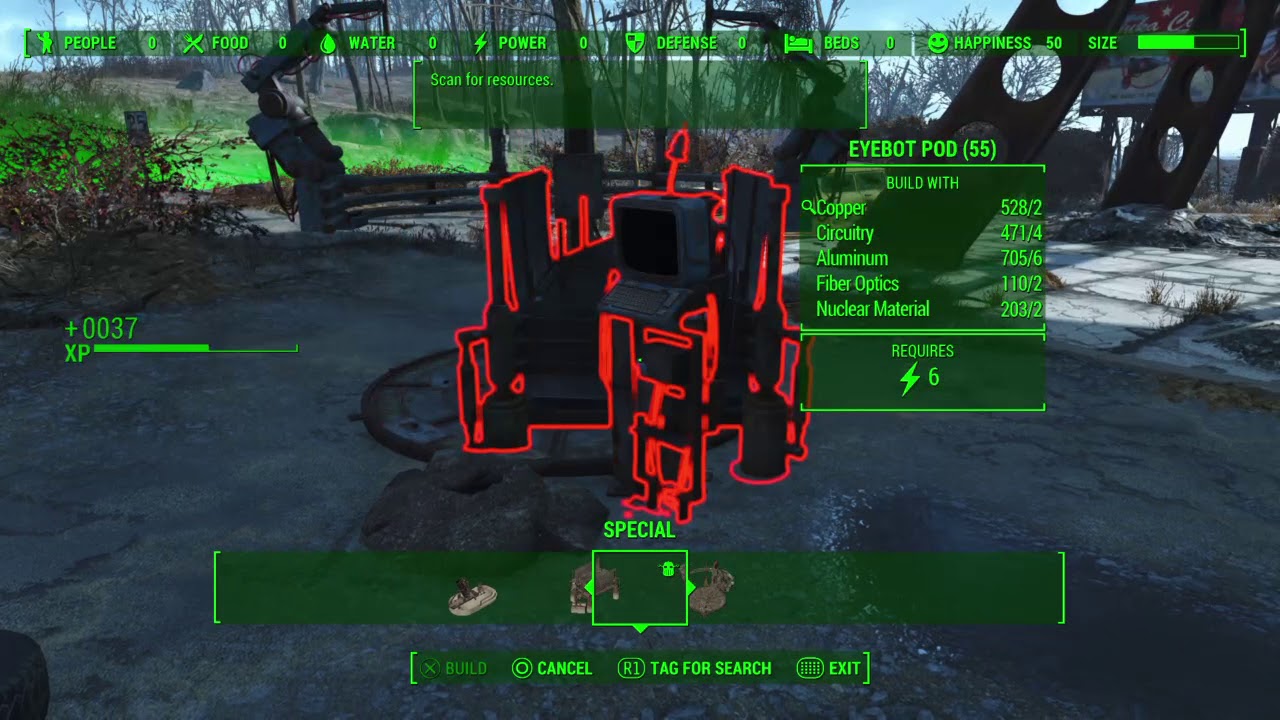Choose Tag for Search in the bottom bar

click(695, 668)
